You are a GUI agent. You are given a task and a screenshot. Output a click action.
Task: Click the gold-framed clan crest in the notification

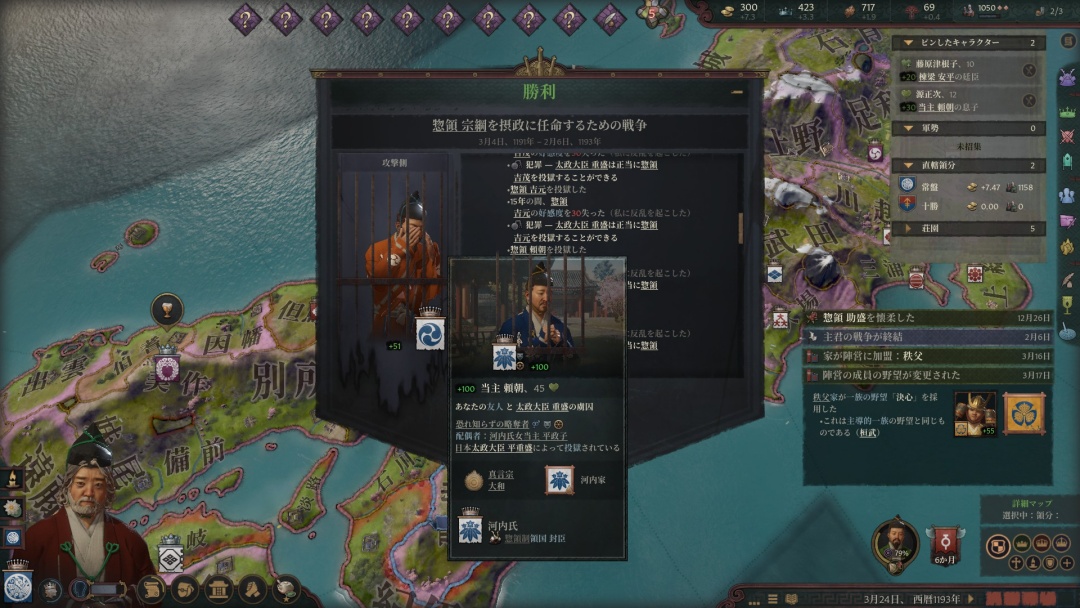click(x=1024, y=413)
